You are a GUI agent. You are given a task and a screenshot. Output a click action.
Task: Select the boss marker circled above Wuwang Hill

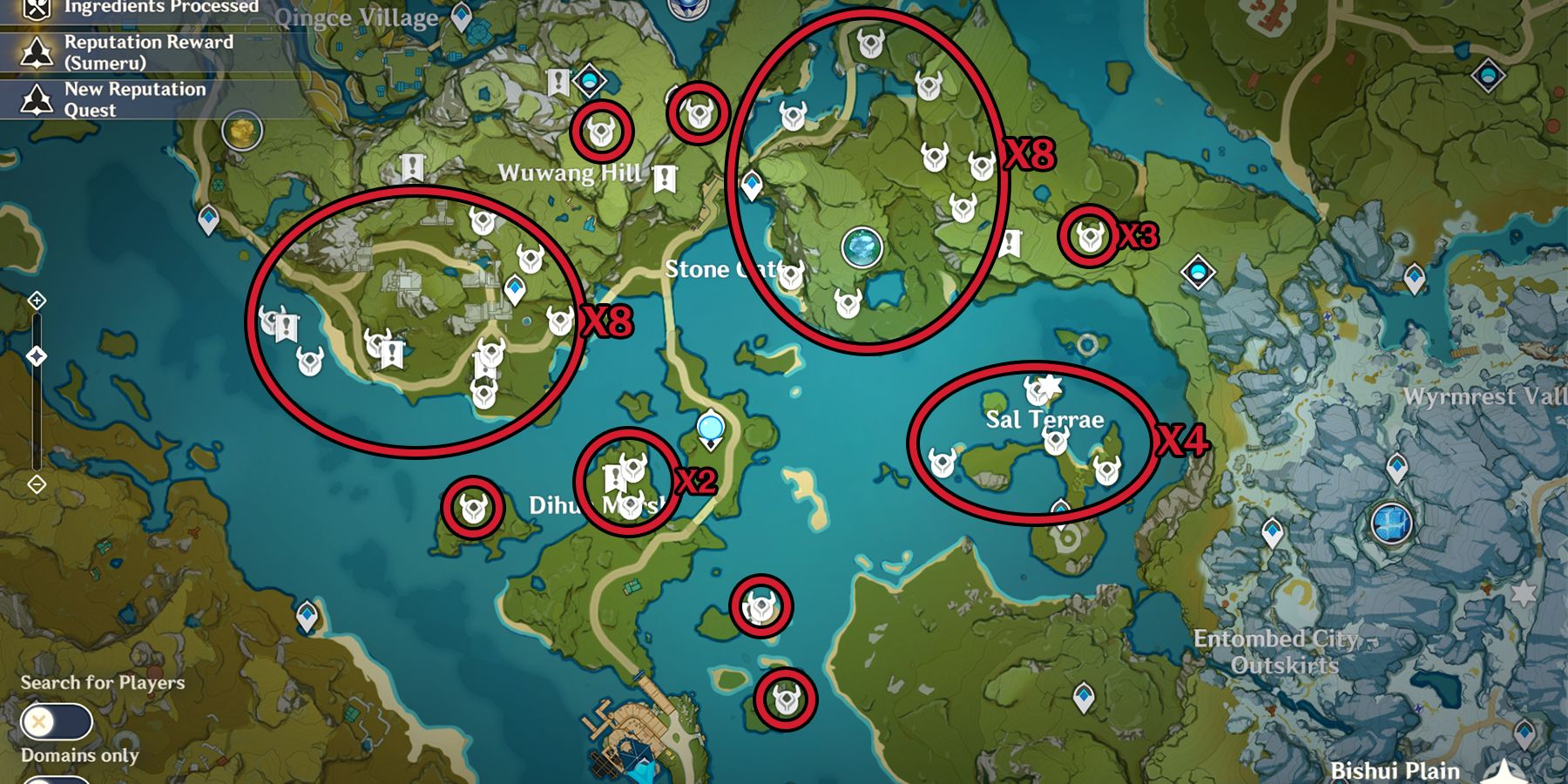click(600, 129)
